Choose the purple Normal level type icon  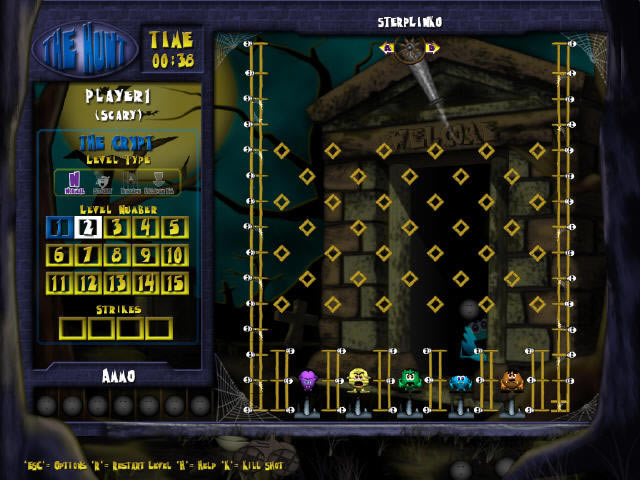click(73, 181)
